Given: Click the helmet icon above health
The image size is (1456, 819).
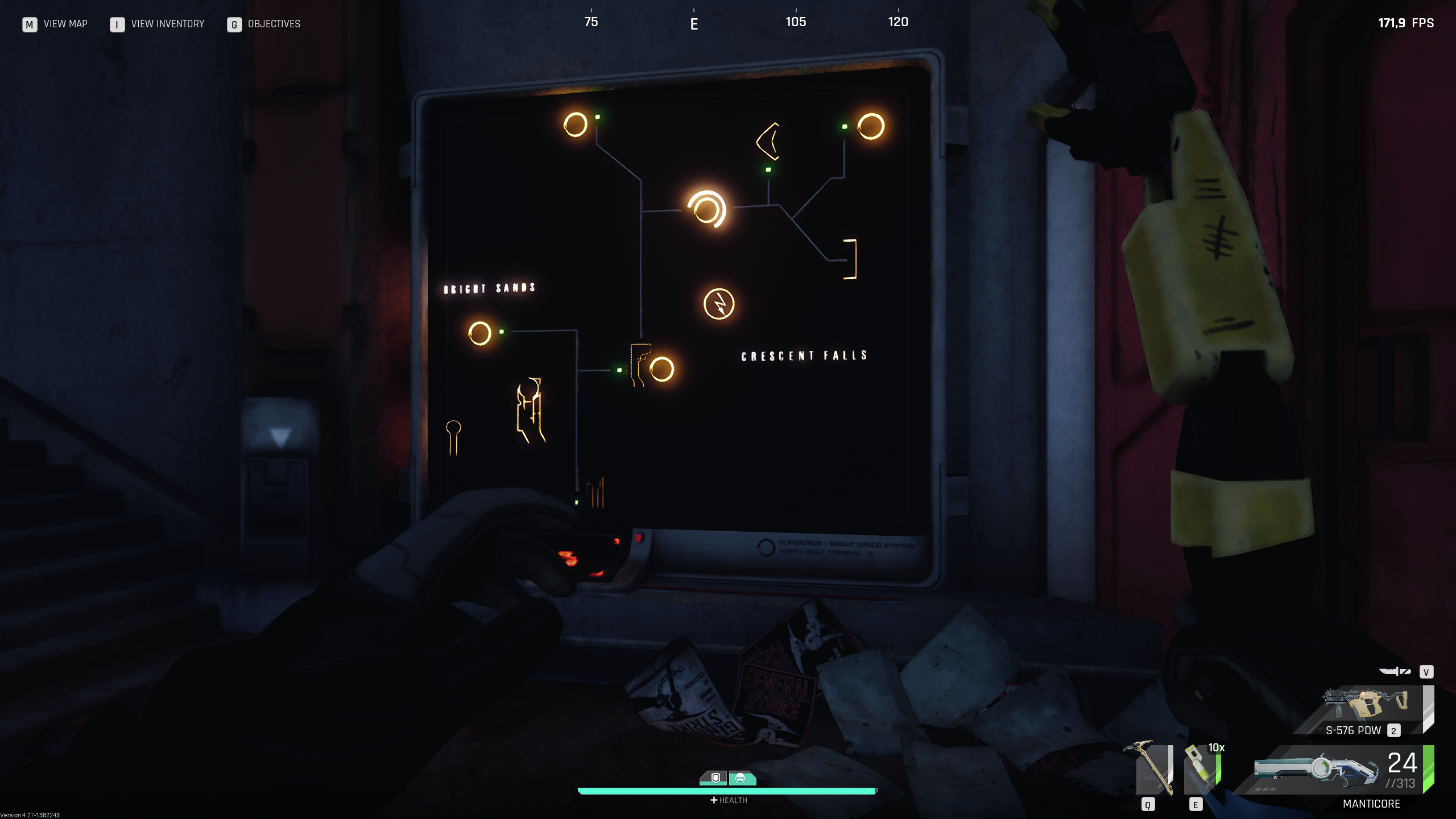Looking at the screenshot, I should 741,777.
